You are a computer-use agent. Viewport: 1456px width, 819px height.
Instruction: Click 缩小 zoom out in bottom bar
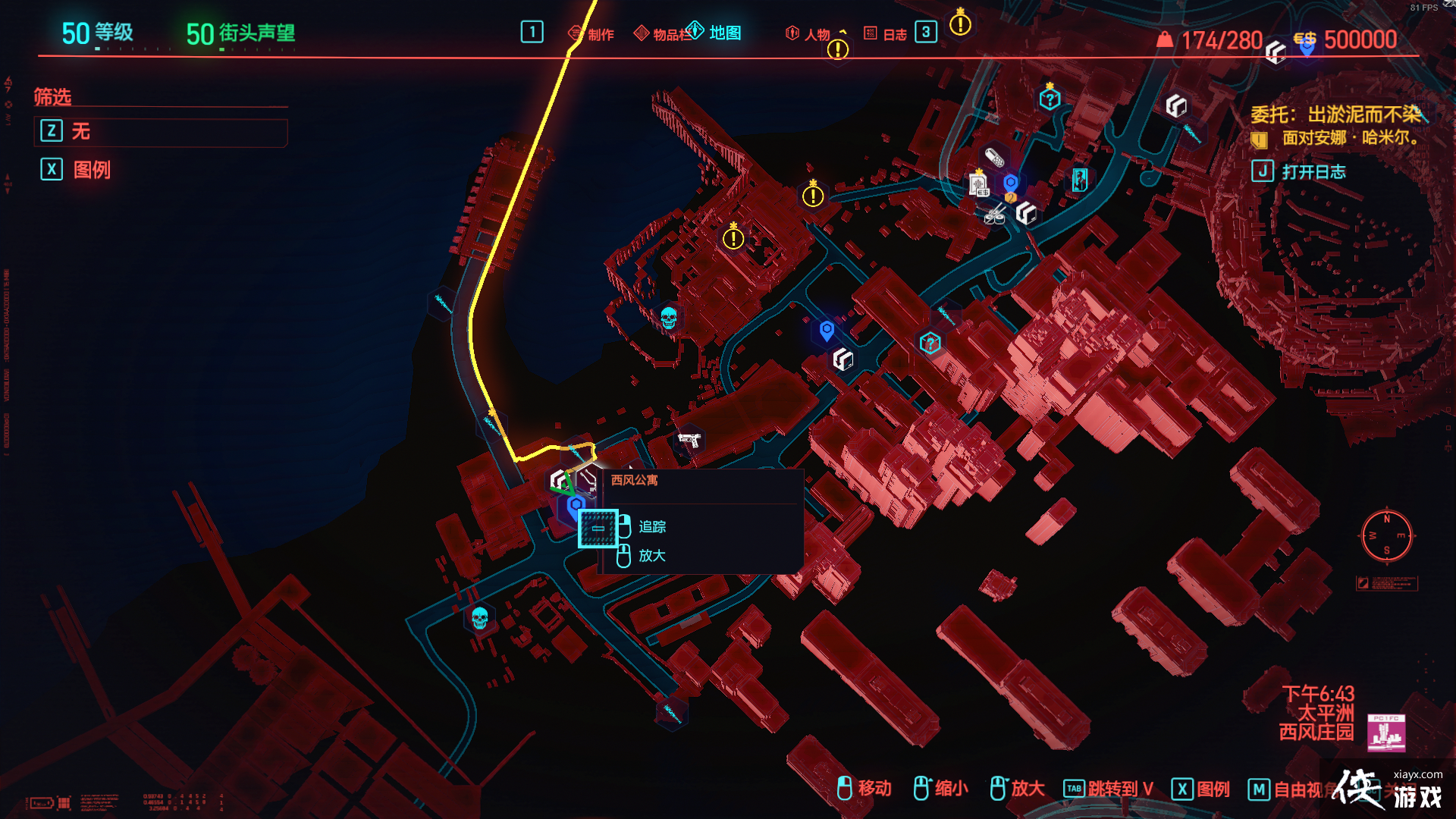(941, 789)
